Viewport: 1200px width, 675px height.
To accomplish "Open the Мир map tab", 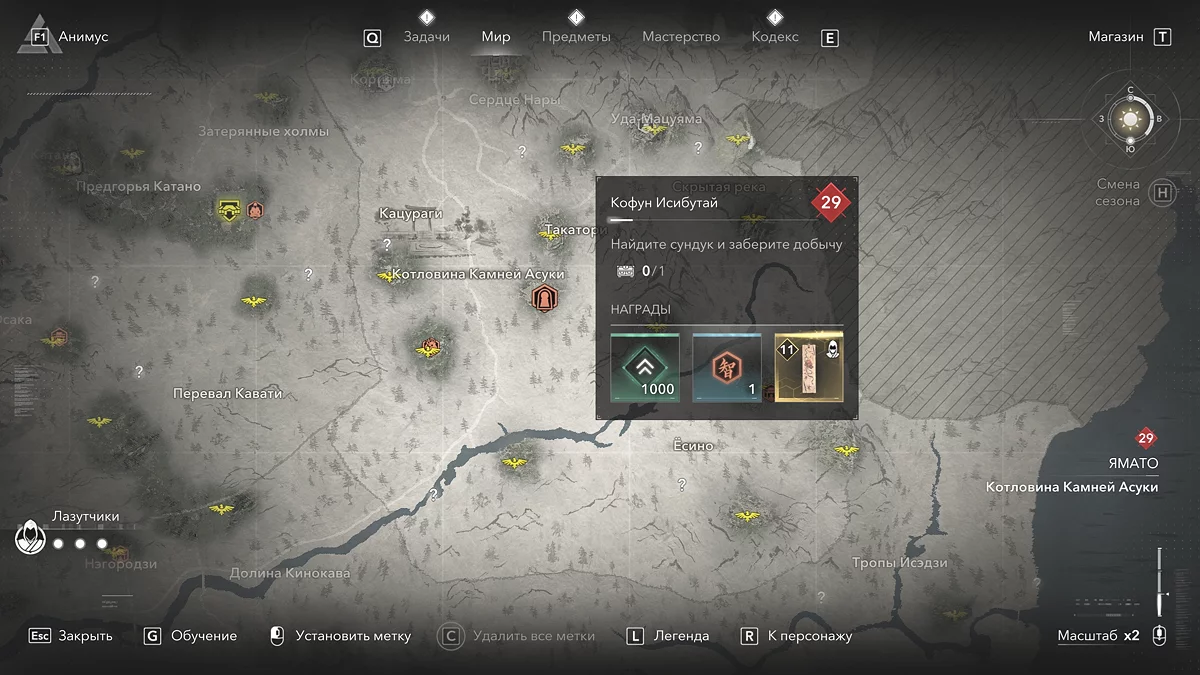I will [496, 37].
